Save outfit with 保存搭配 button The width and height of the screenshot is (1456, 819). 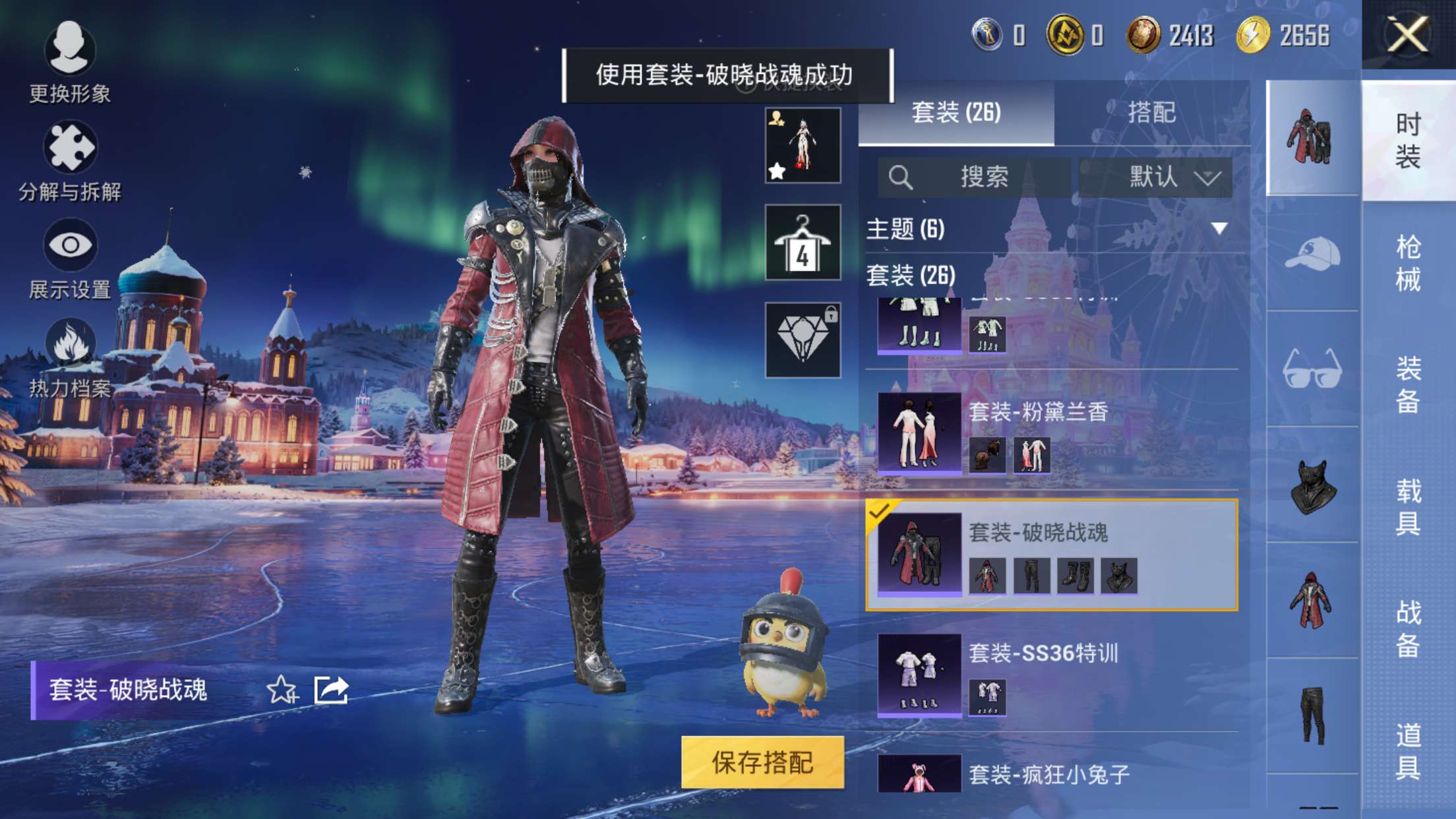[762, 762]
